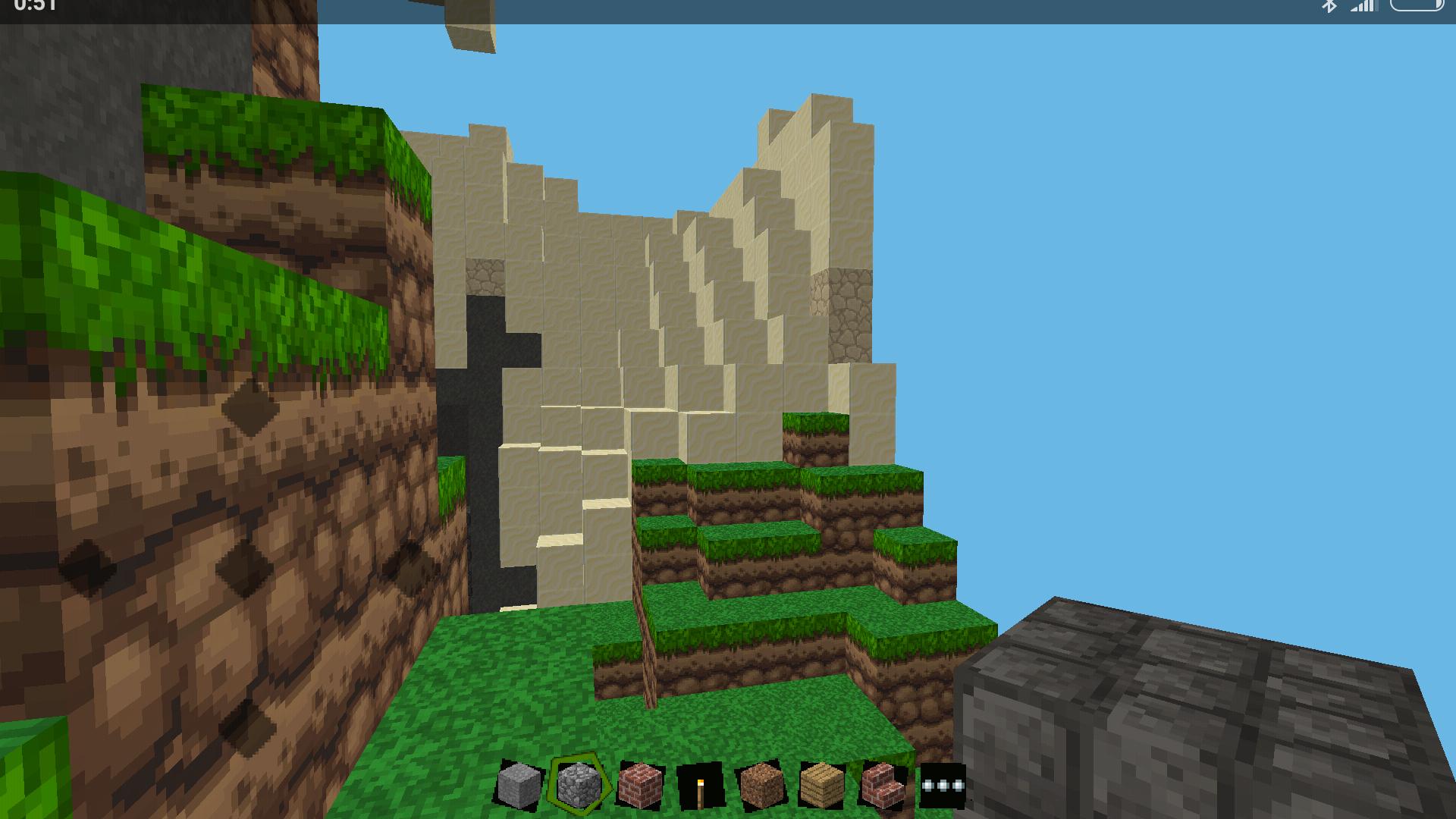The width and height of the screenshot is (1456, 819).
Task: Tap the Bluetooth icon in the status bar
Action: (1332, 8)
